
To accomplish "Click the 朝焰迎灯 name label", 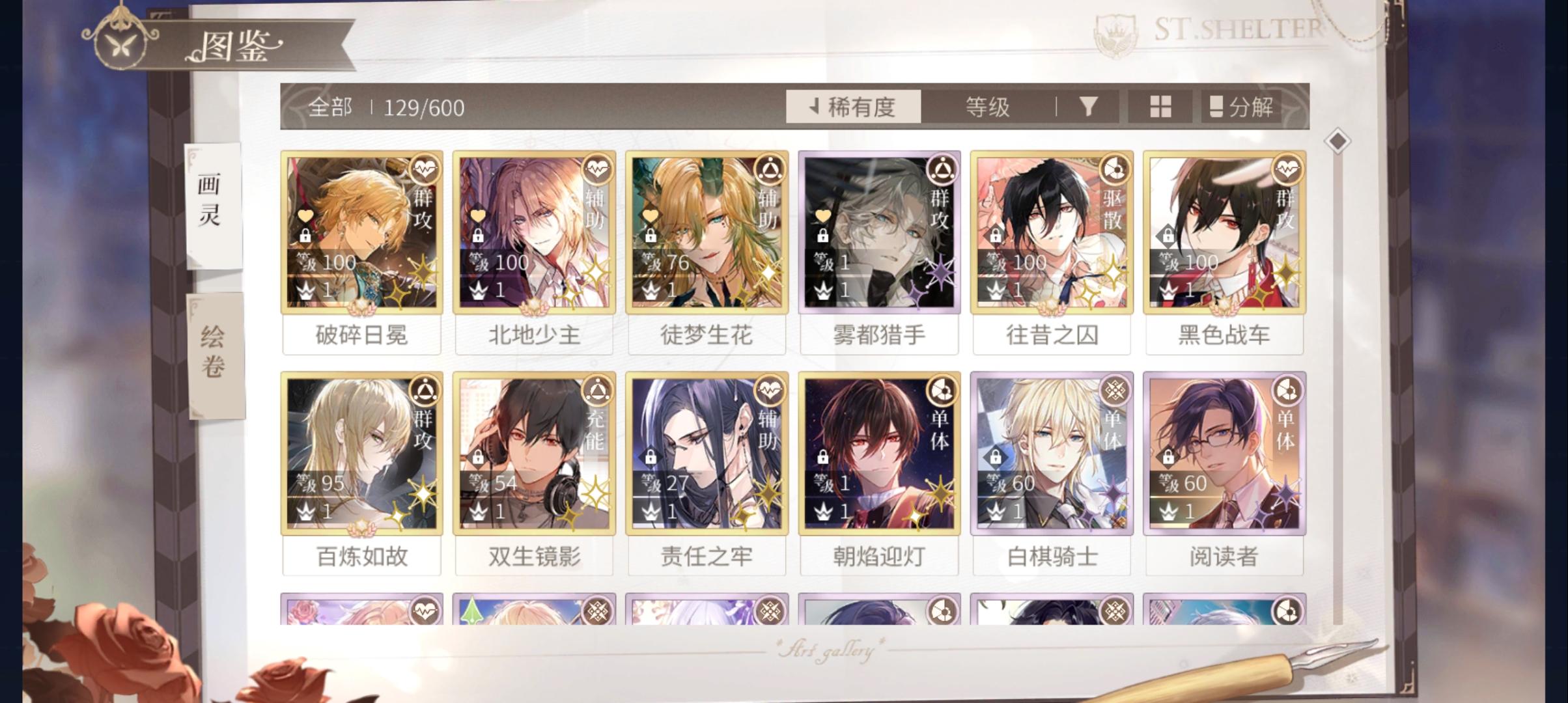I will click(878, 557).
